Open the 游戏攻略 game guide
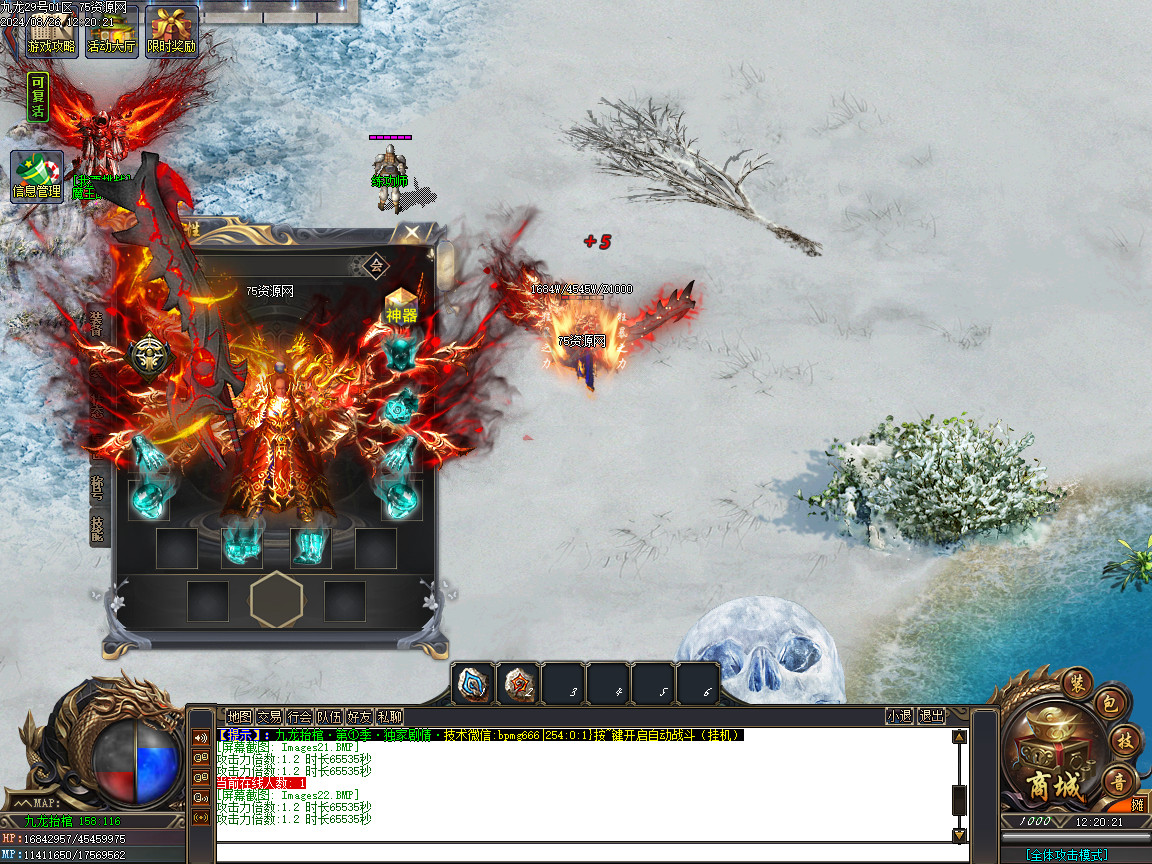 coord(51,31)
